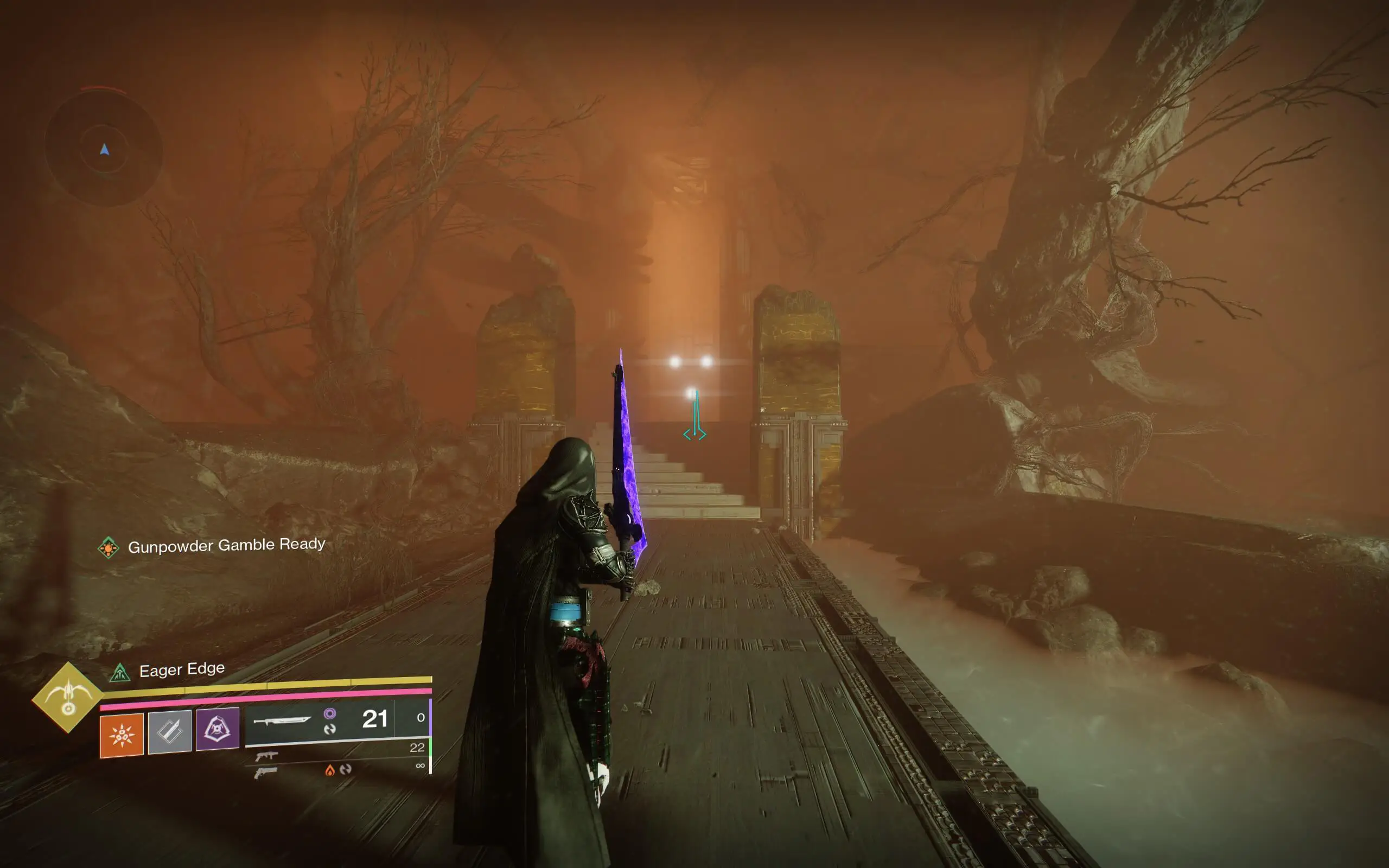Click the equipped sword weapon icon

284,722
